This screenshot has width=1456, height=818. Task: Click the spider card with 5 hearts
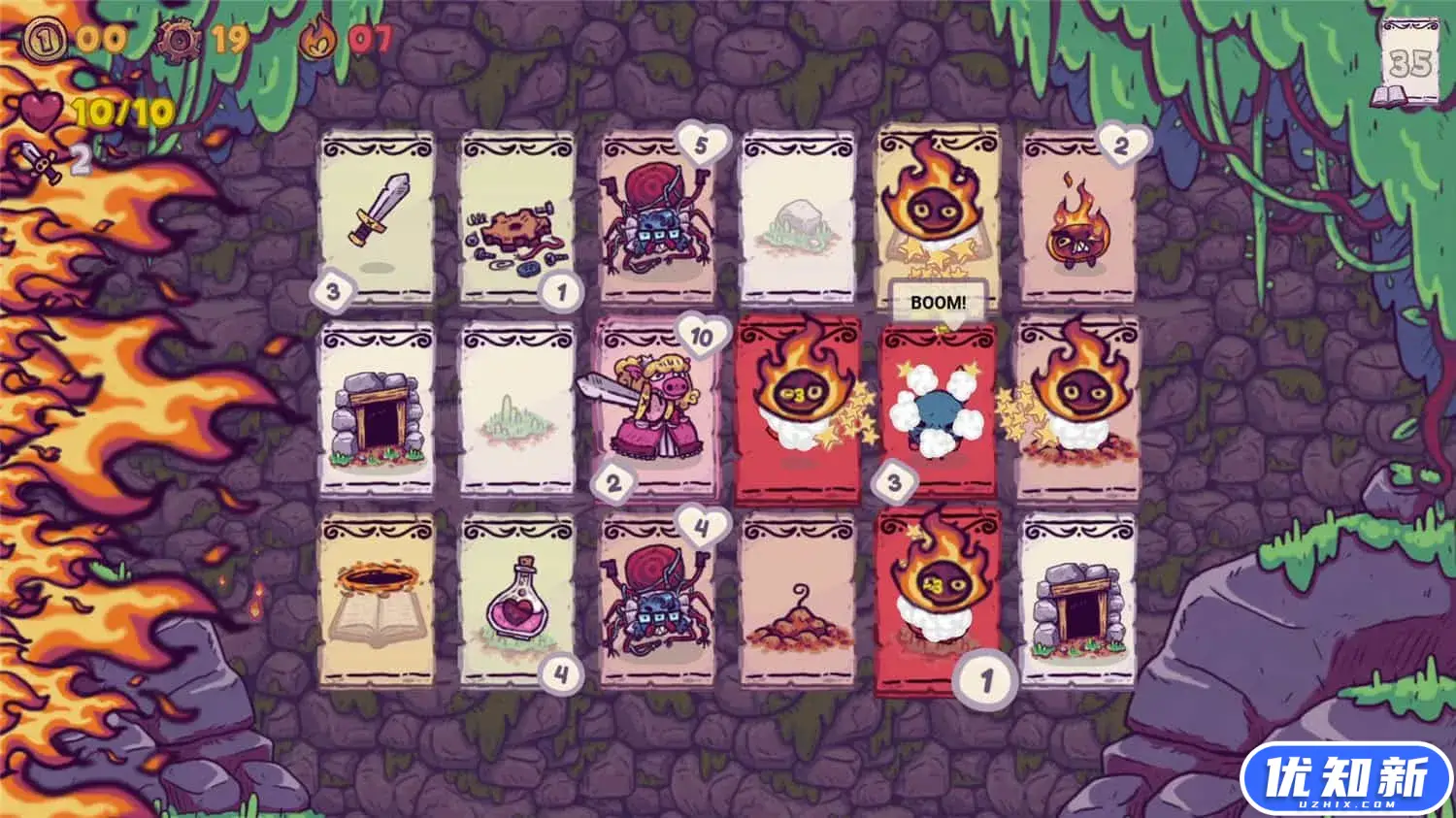click(657, 217)
